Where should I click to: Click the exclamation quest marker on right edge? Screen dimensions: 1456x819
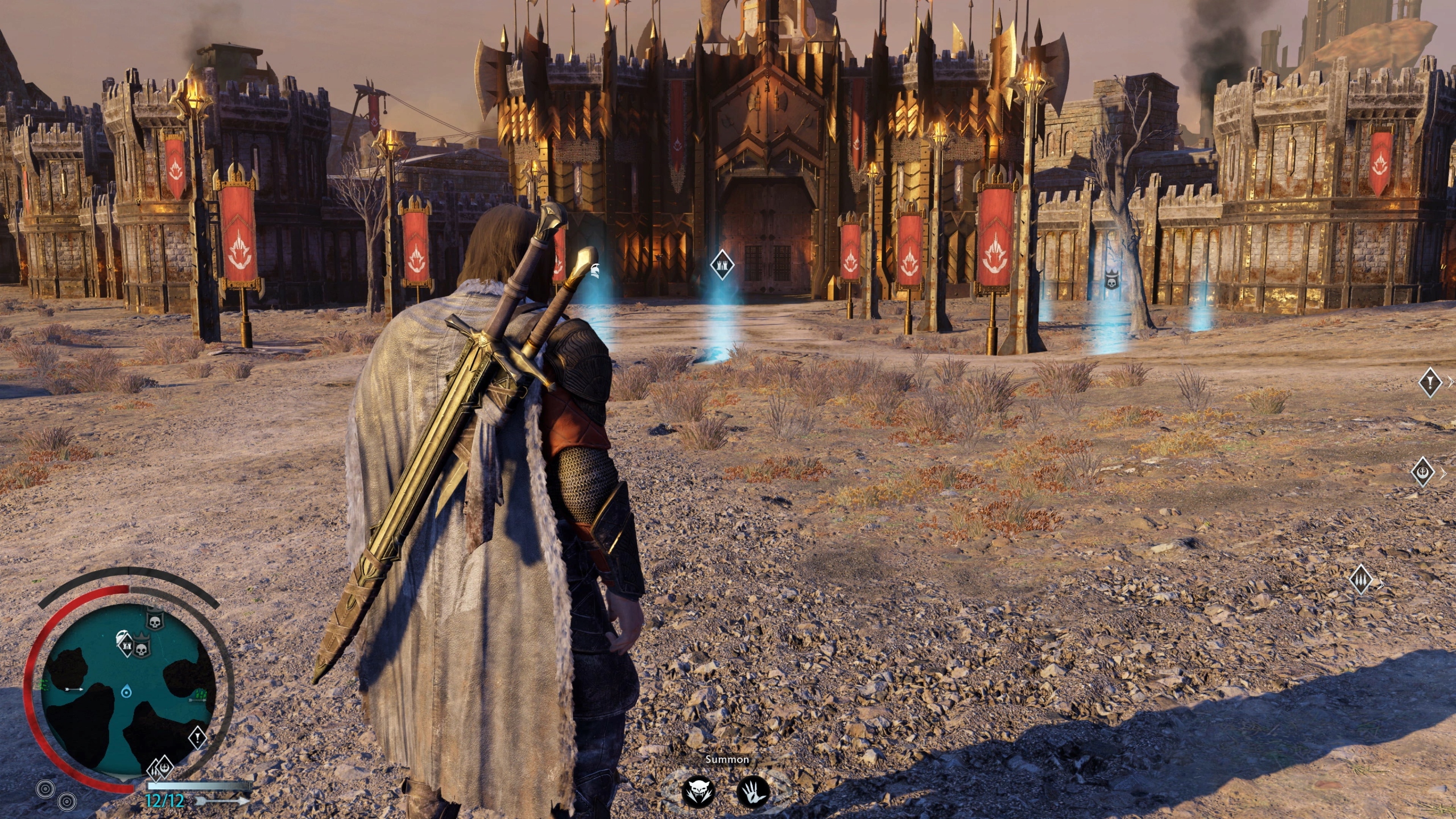coord(1430,383)
